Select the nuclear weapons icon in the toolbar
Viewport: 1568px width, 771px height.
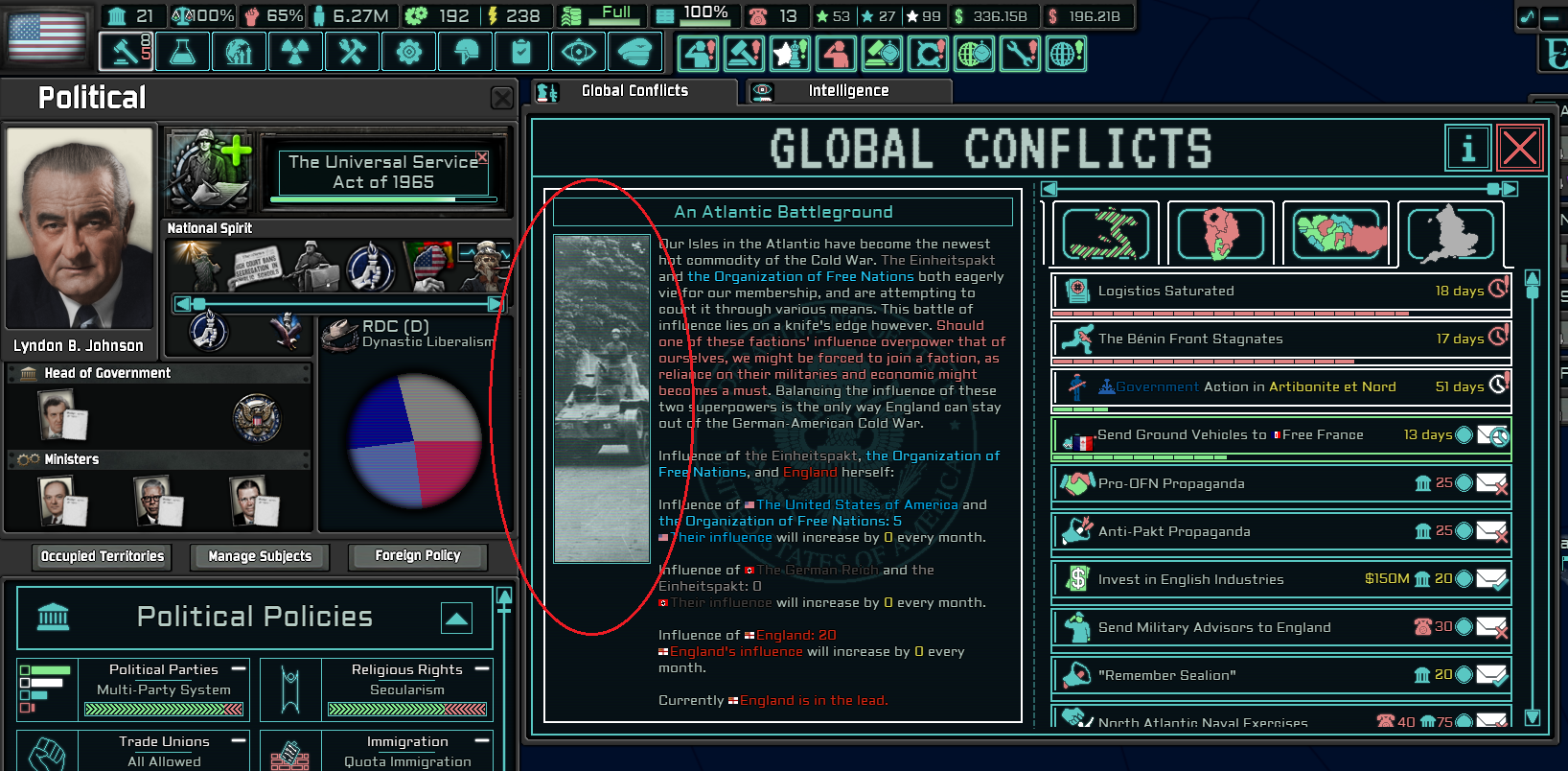pyautogui.click(x=295, y=51)
